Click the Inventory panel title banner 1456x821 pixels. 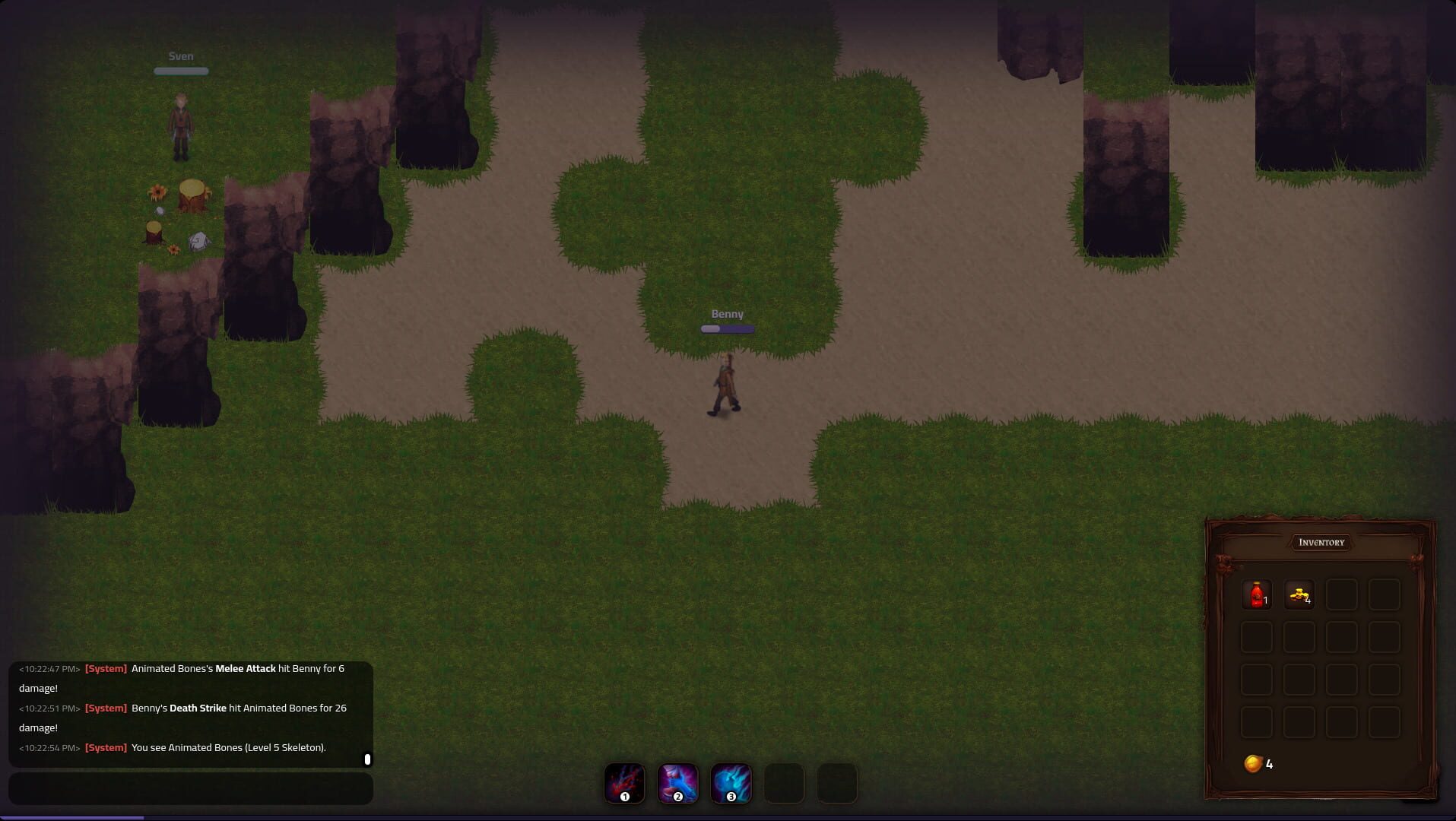point(1321,542)
